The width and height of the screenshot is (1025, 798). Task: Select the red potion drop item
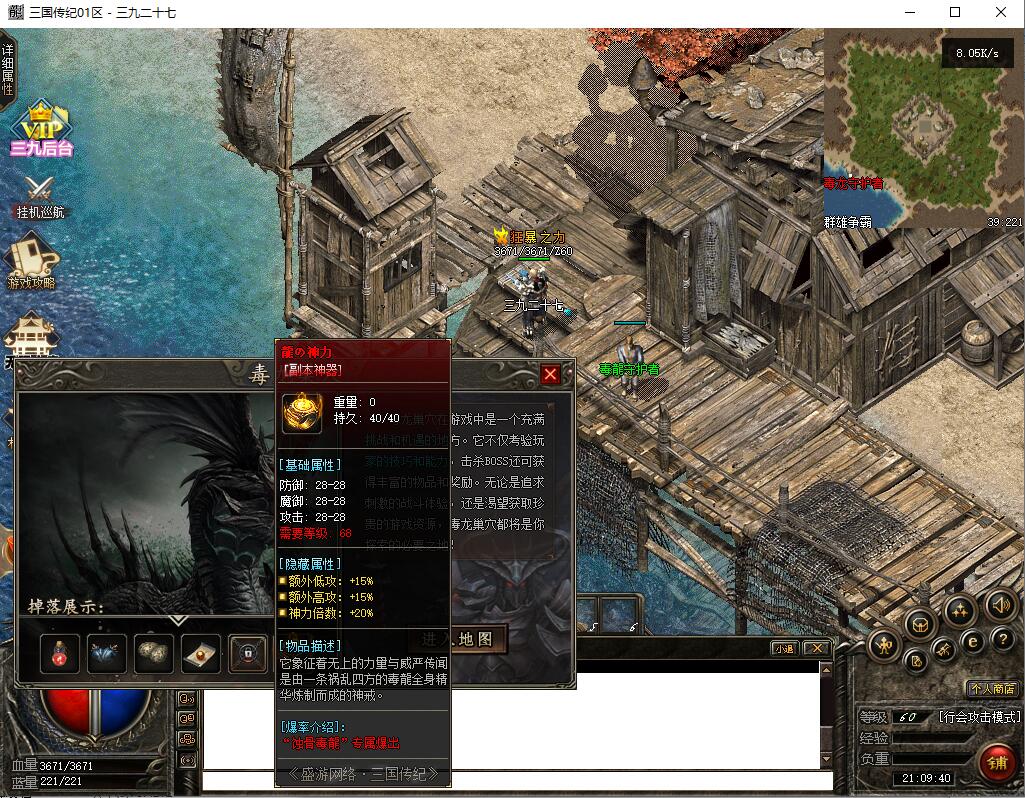59,653
